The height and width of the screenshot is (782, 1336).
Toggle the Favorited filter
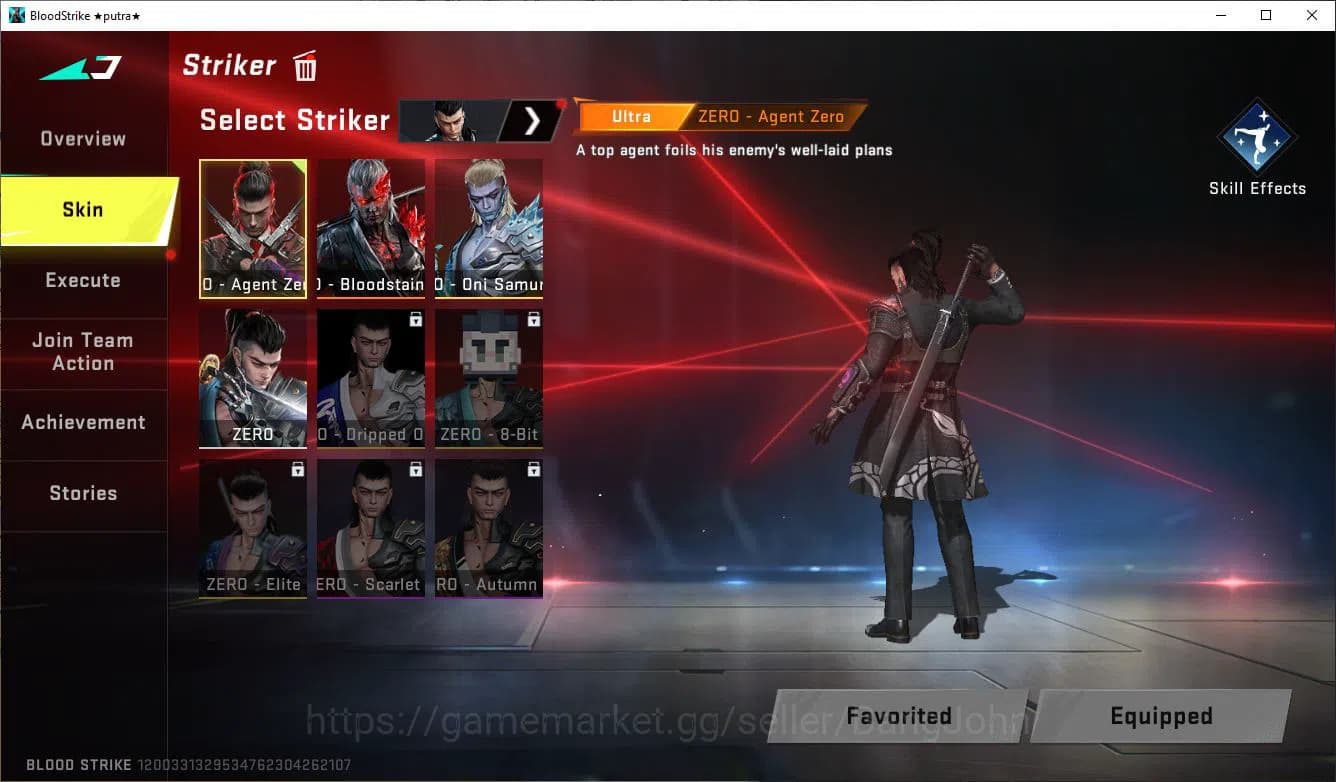pos(898,716)
